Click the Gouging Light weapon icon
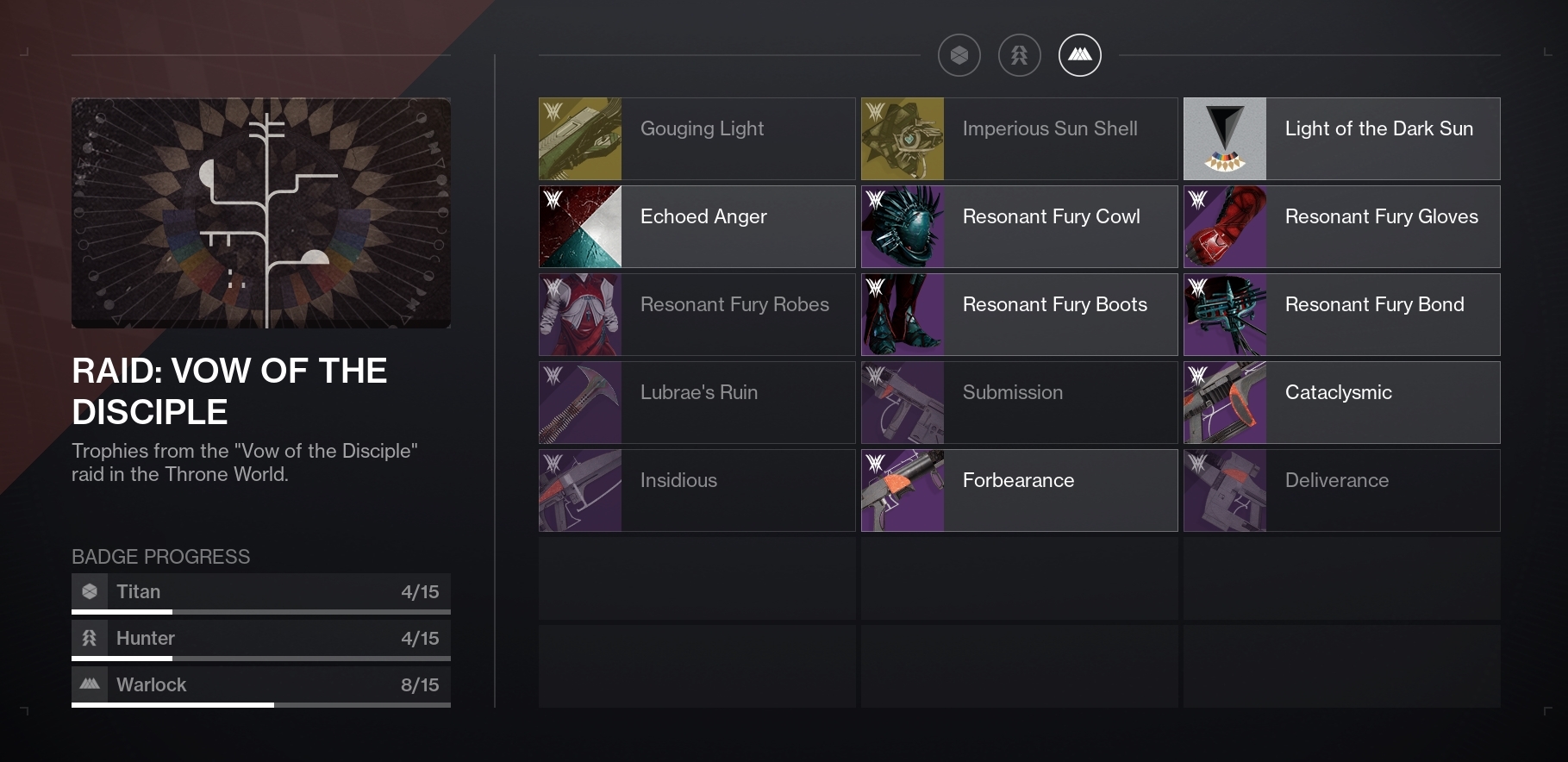 pos(578,138)
